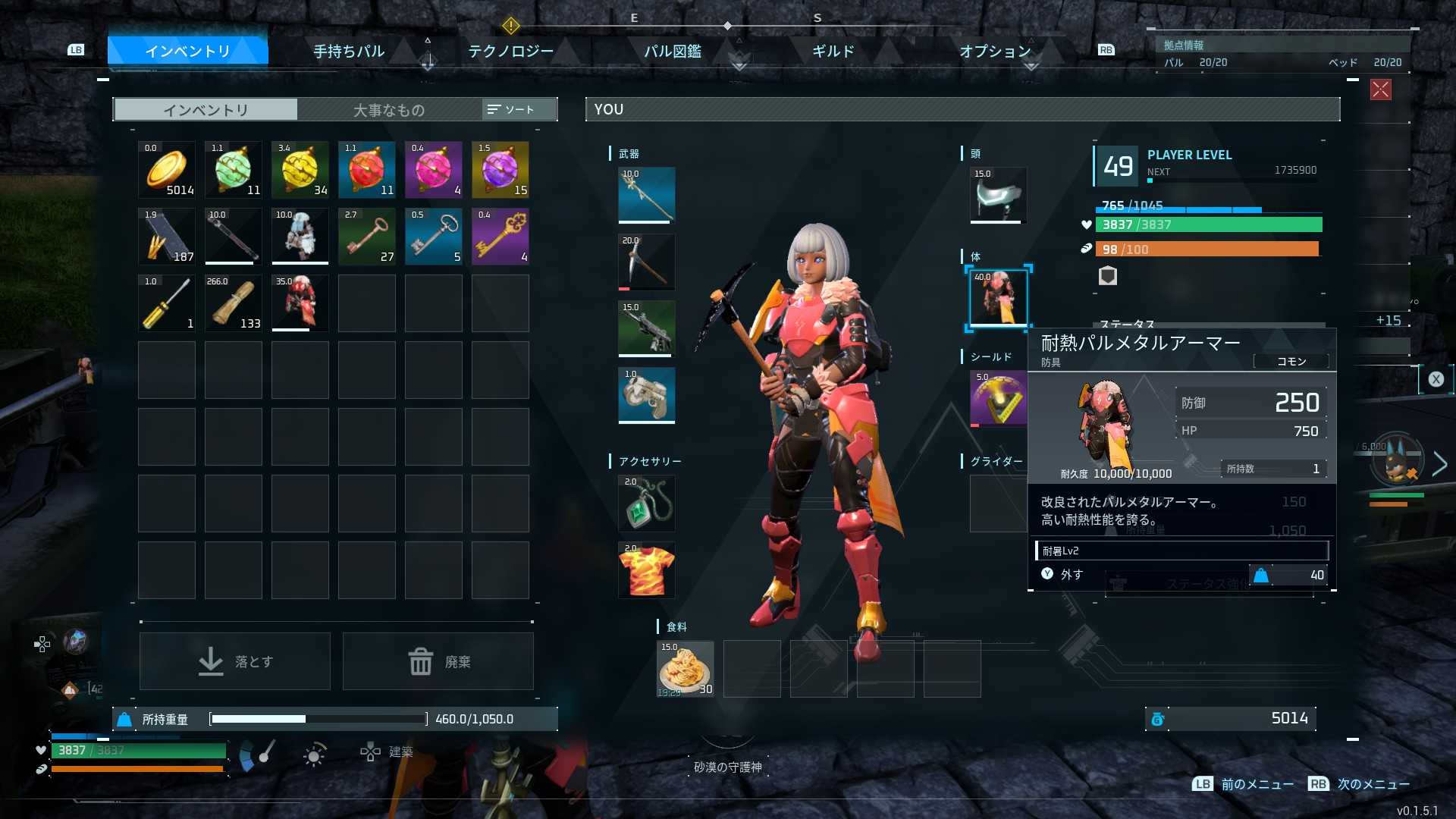The image size is (1456, 819).
Task: Select the wood log stack of 133
Action: click(x=234, y=303)
